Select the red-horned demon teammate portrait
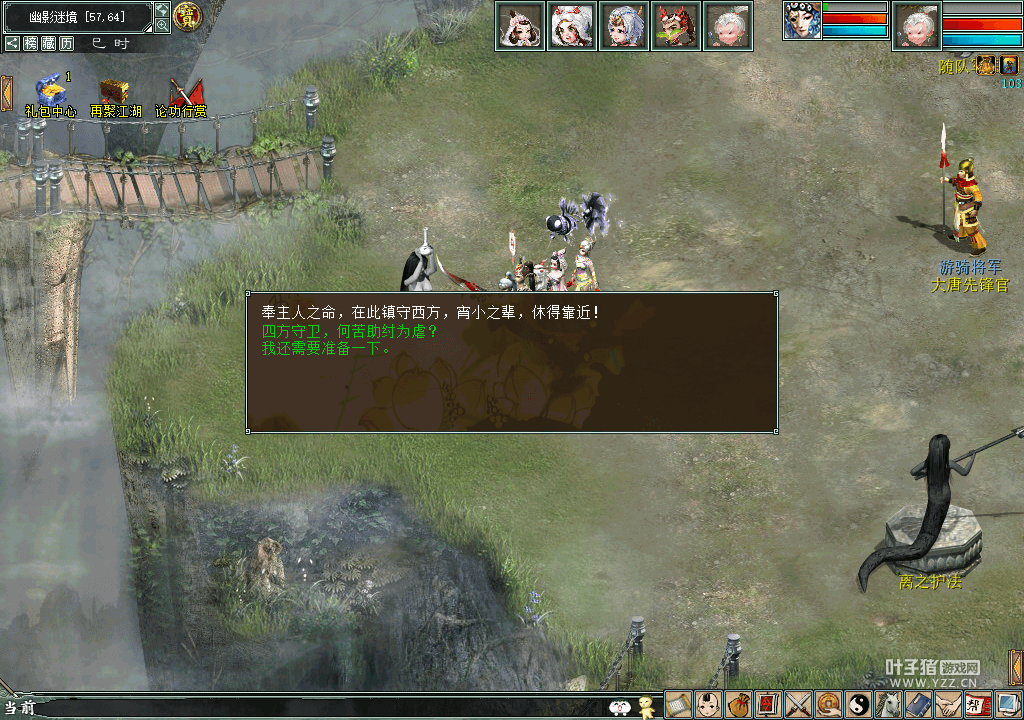 coord(676,25)
